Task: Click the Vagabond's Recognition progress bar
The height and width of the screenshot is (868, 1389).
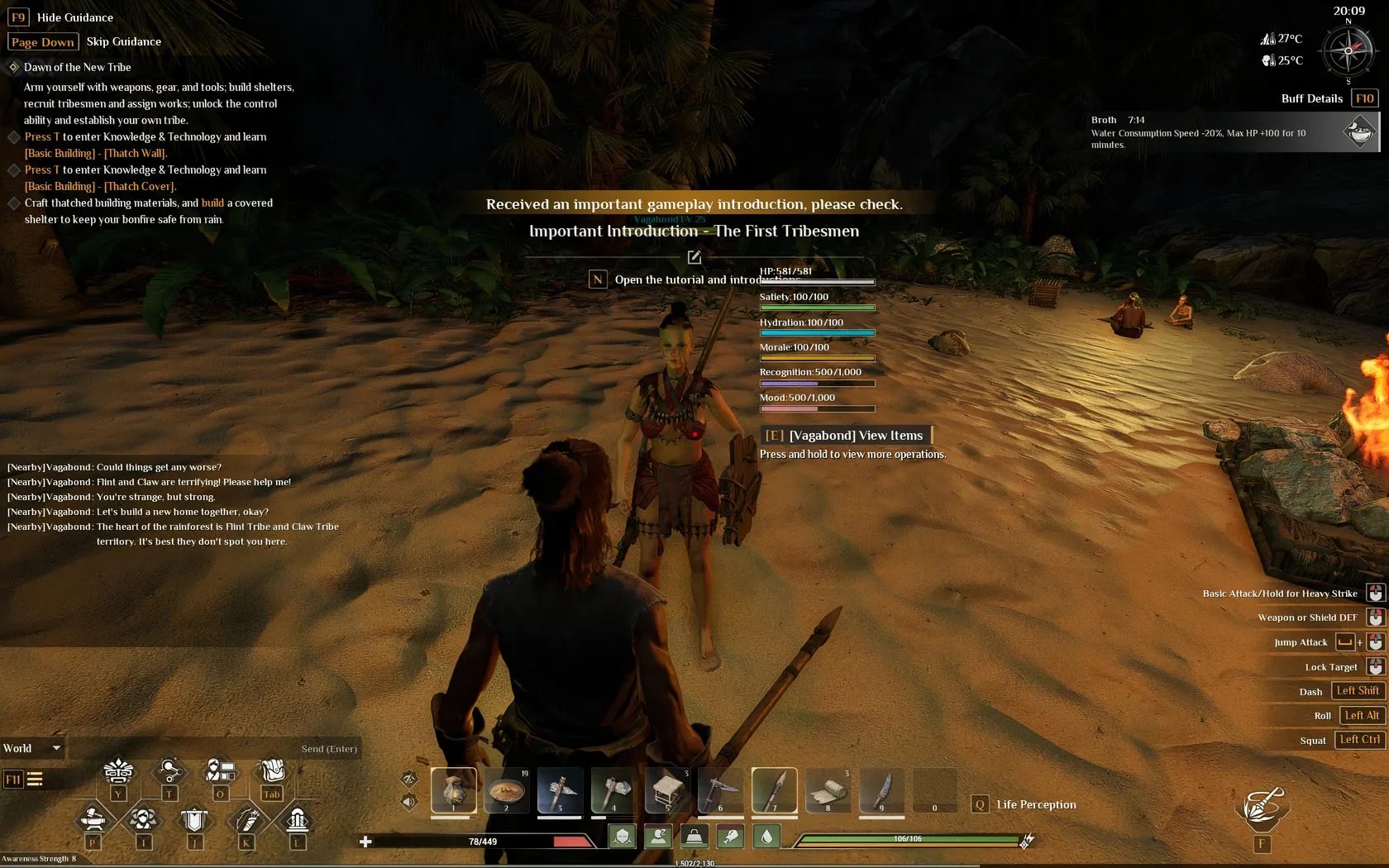Action: click(x=816, y=383)
